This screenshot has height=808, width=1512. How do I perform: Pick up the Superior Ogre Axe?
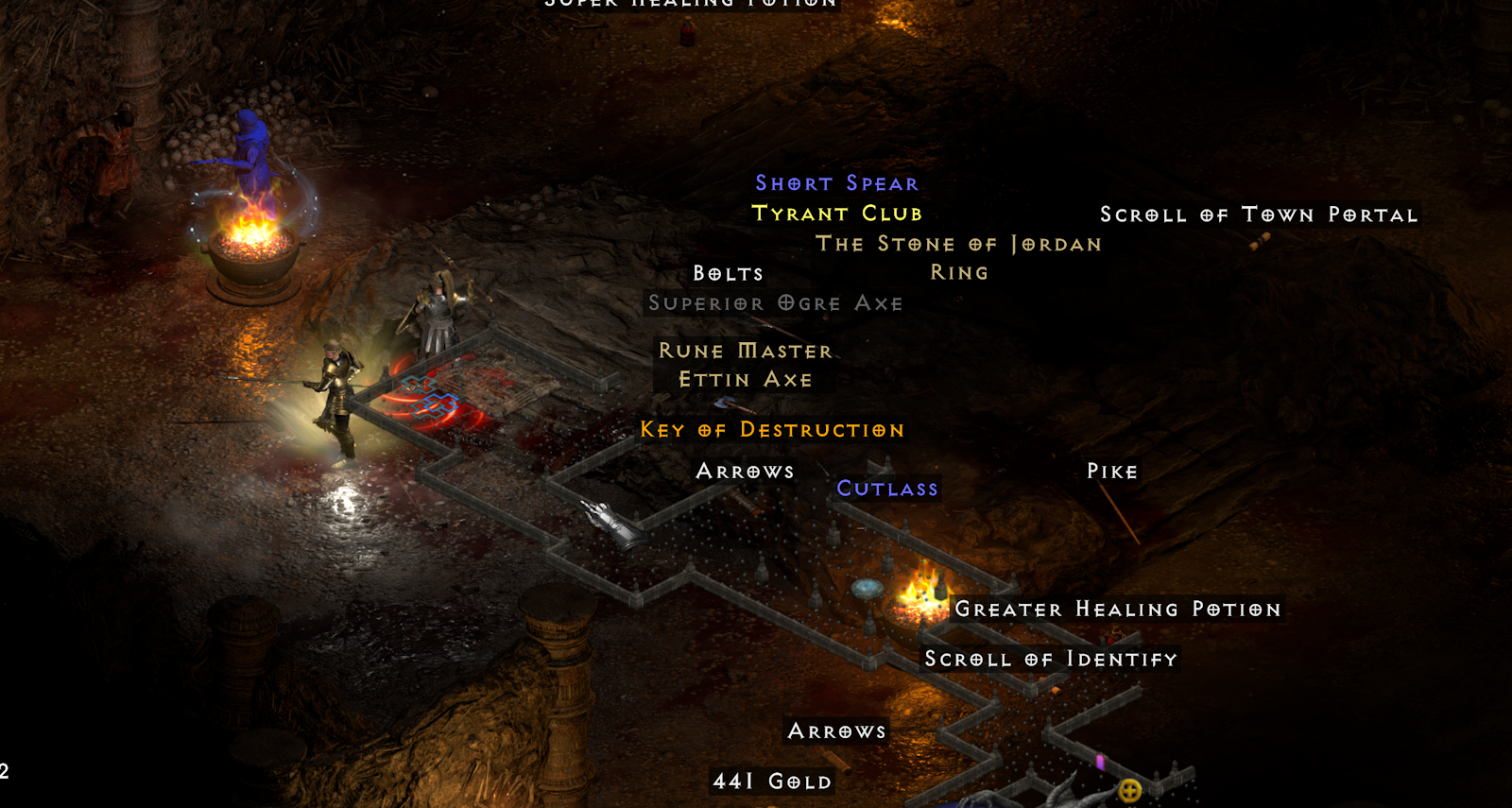click(x=773, y=302)
